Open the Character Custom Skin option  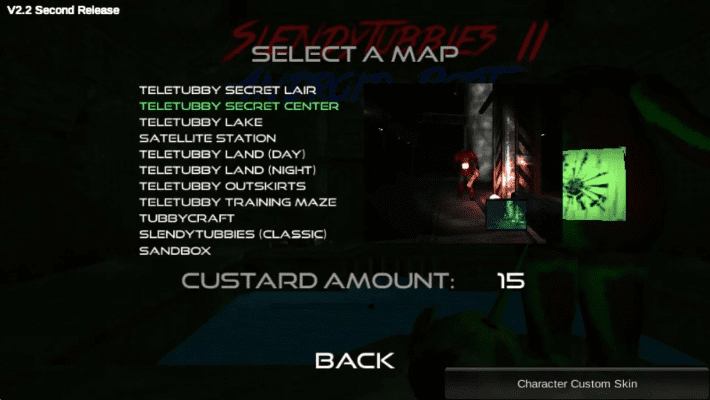(576, 384)
